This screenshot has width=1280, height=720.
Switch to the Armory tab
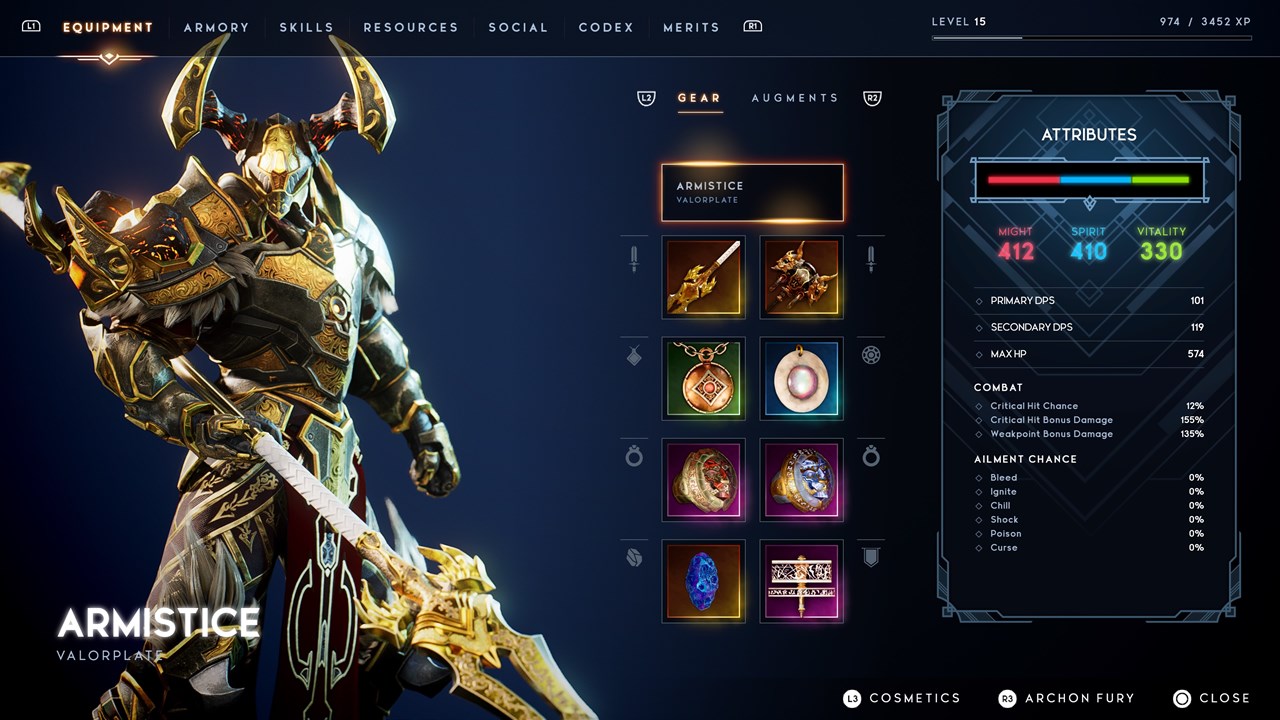point(216,28)
